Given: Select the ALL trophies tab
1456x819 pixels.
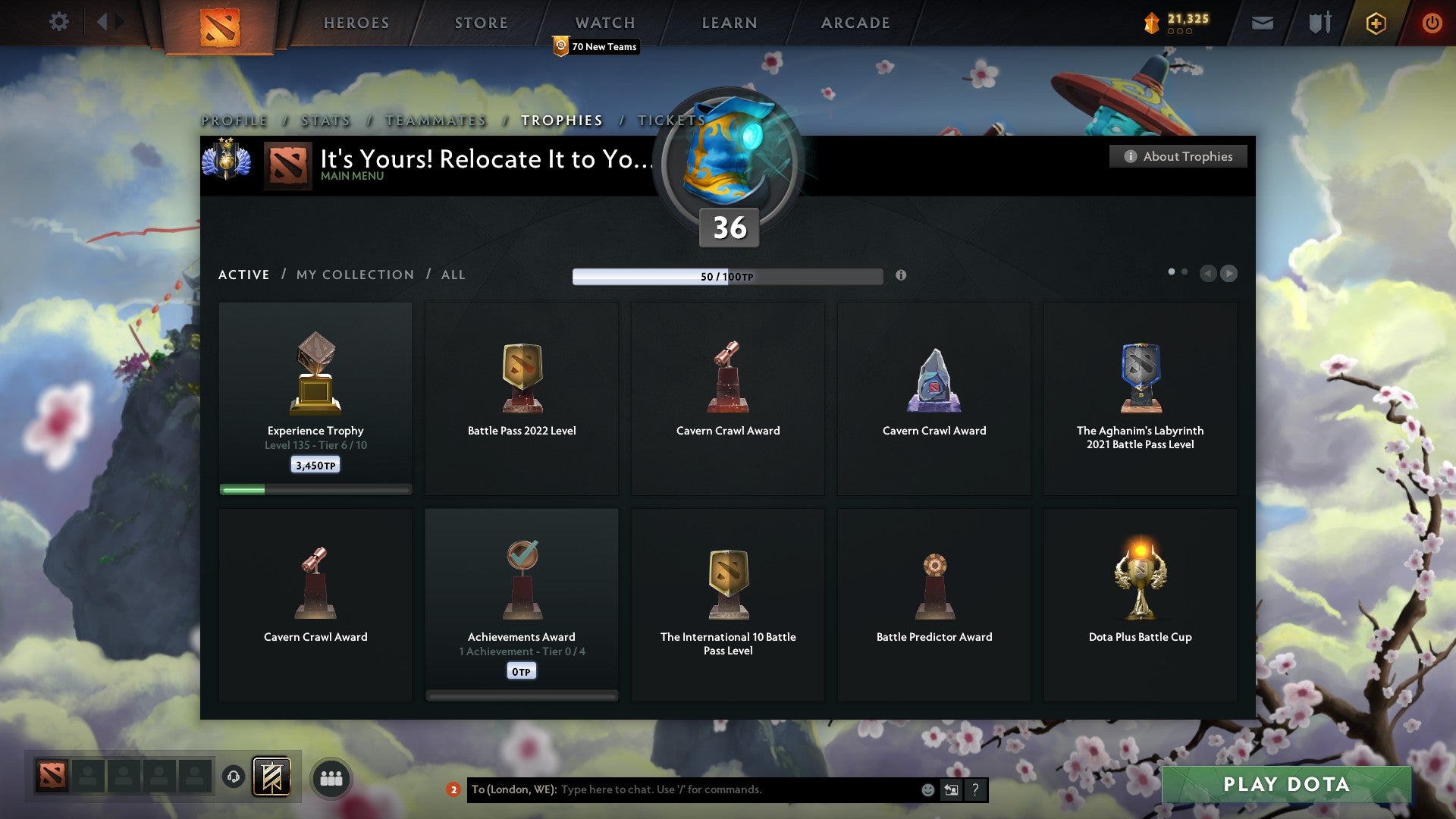Looking at the screenshot, I should coord(453,275).
